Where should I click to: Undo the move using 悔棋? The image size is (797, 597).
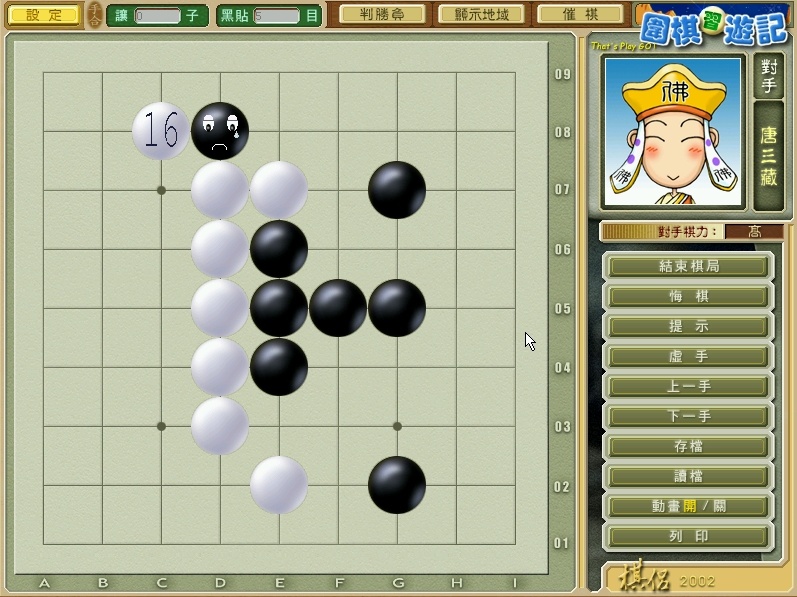tap(689, 296)
